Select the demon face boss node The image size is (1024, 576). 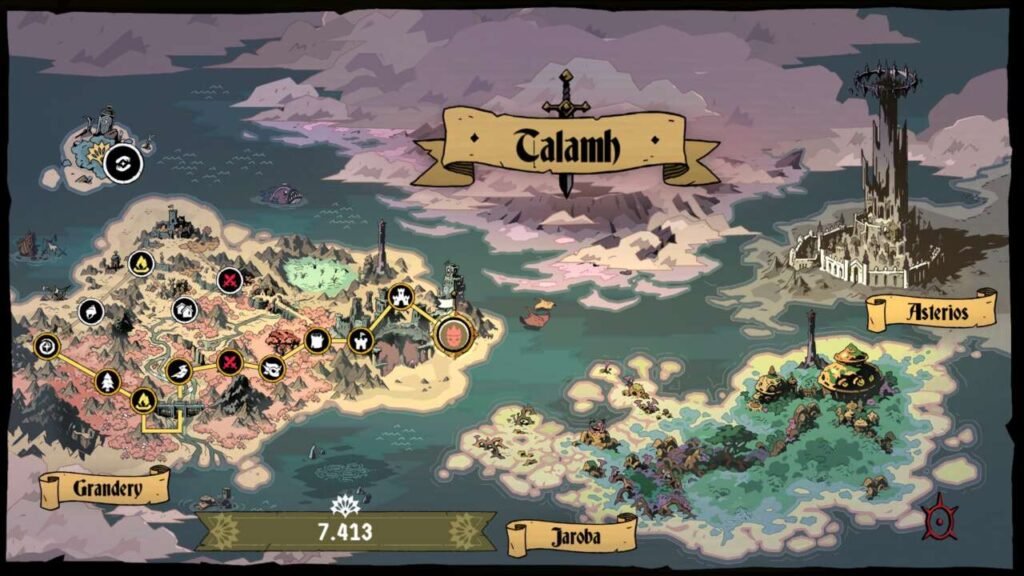(453, 333)
